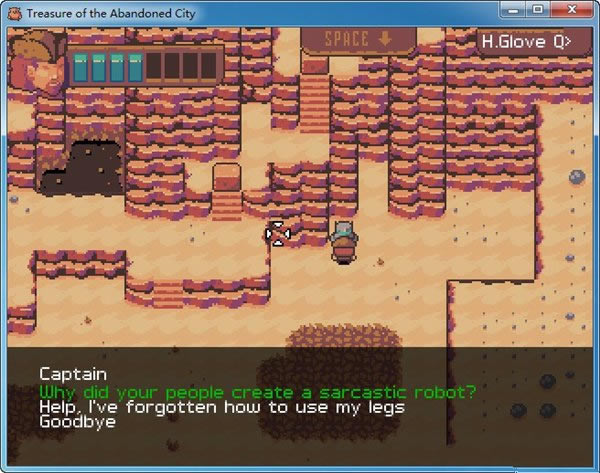Minimize the game window

[x=513, y=11]
